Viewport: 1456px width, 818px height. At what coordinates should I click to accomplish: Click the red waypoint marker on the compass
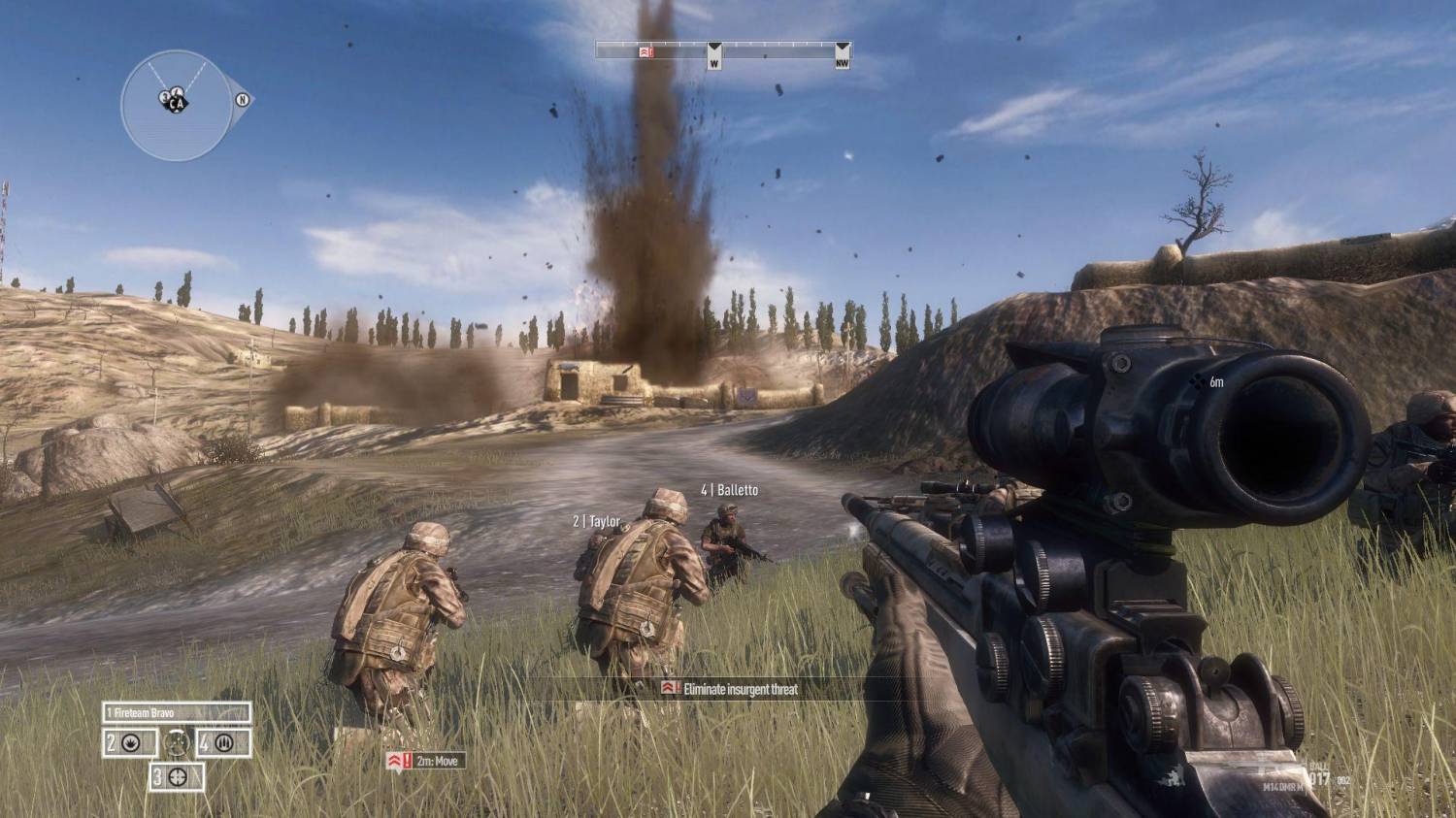645,51
